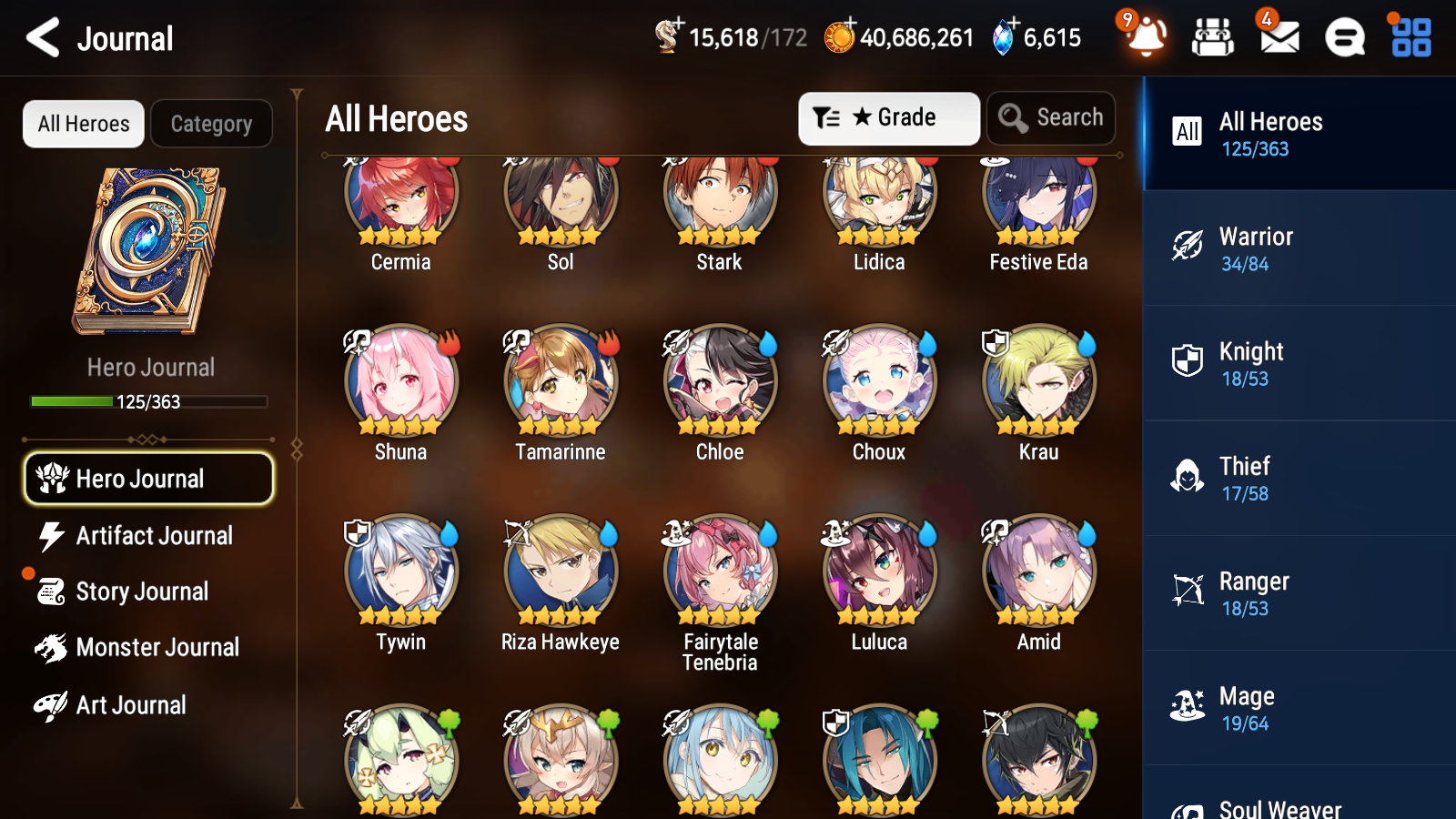Switch to the Category tab

[211, 124]
